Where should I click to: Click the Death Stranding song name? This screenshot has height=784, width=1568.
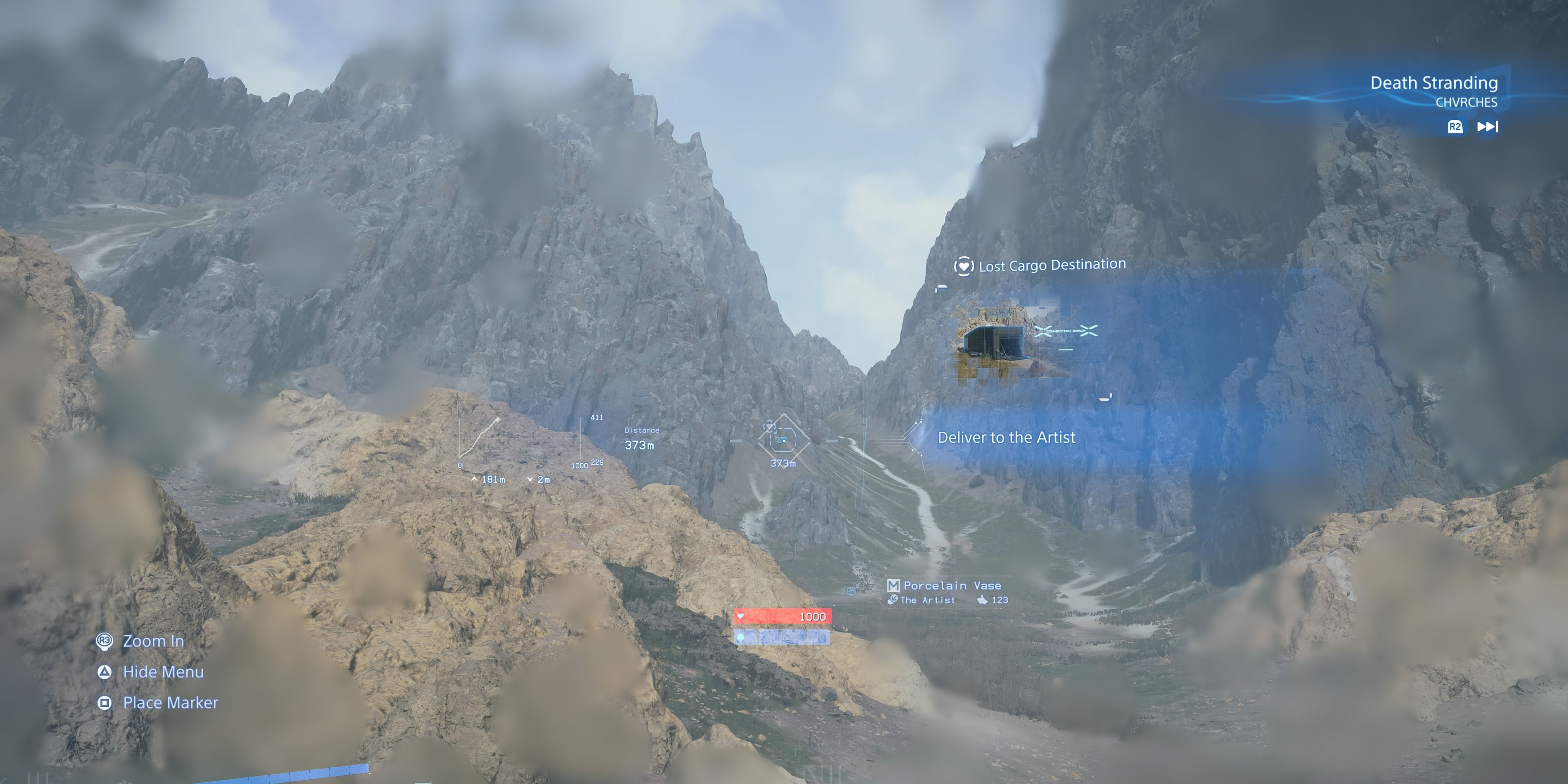point(1435,83)
